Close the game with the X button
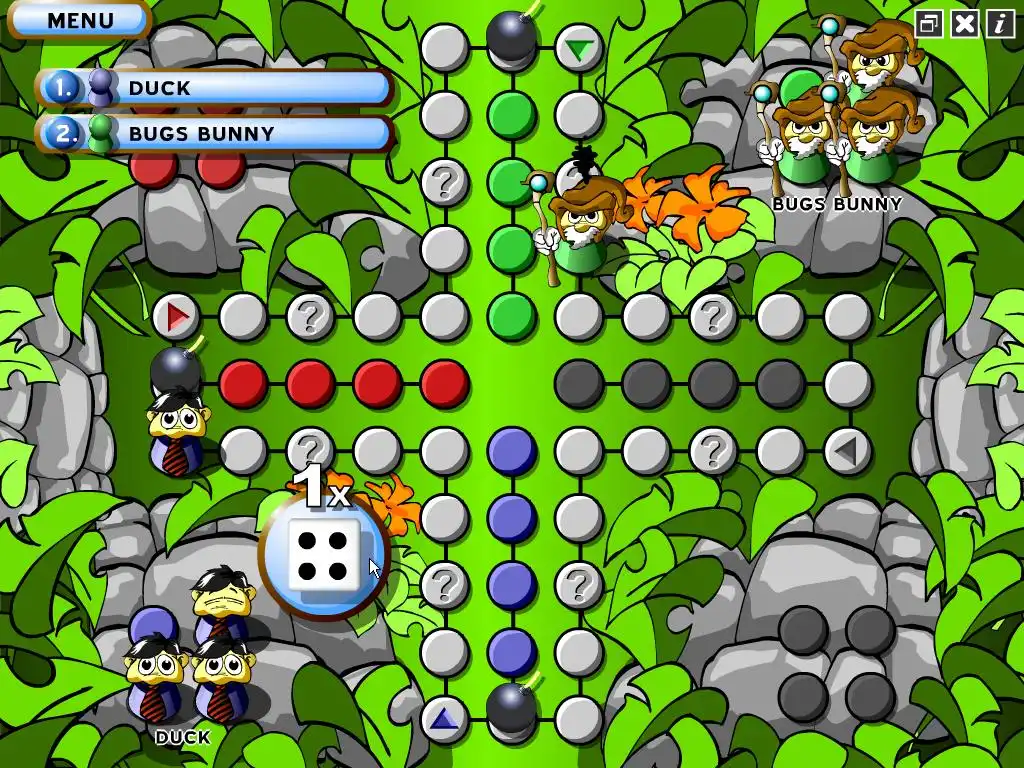Screen dimensions: 1024x768 965,24
